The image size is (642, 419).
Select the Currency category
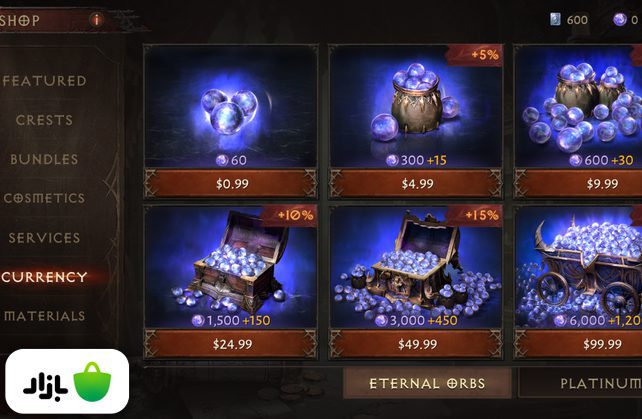click(45, 277)
